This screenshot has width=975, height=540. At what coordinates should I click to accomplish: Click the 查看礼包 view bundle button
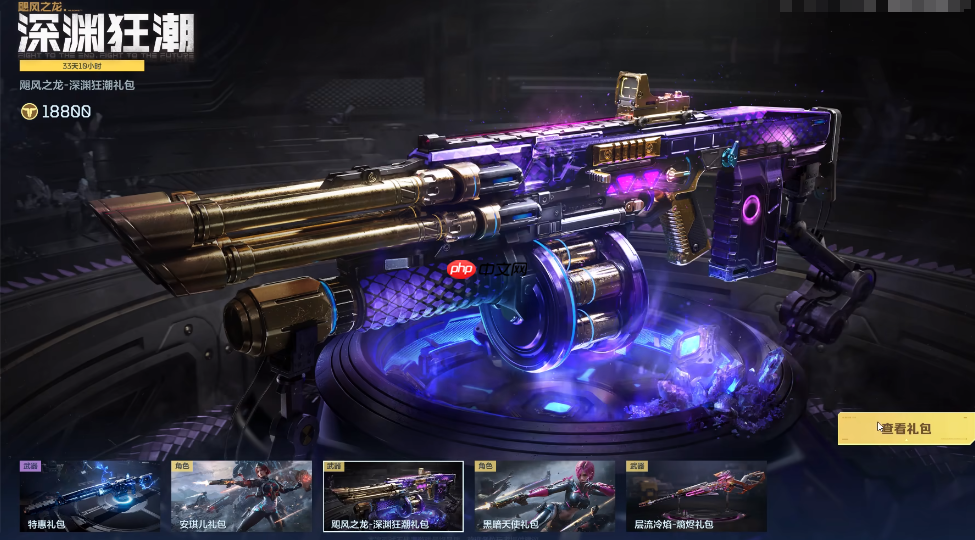click(906, 428)
